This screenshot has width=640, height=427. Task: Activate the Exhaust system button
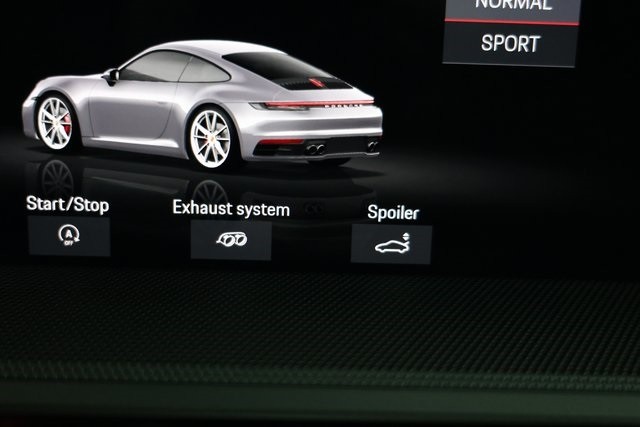(x=231, y=240)
